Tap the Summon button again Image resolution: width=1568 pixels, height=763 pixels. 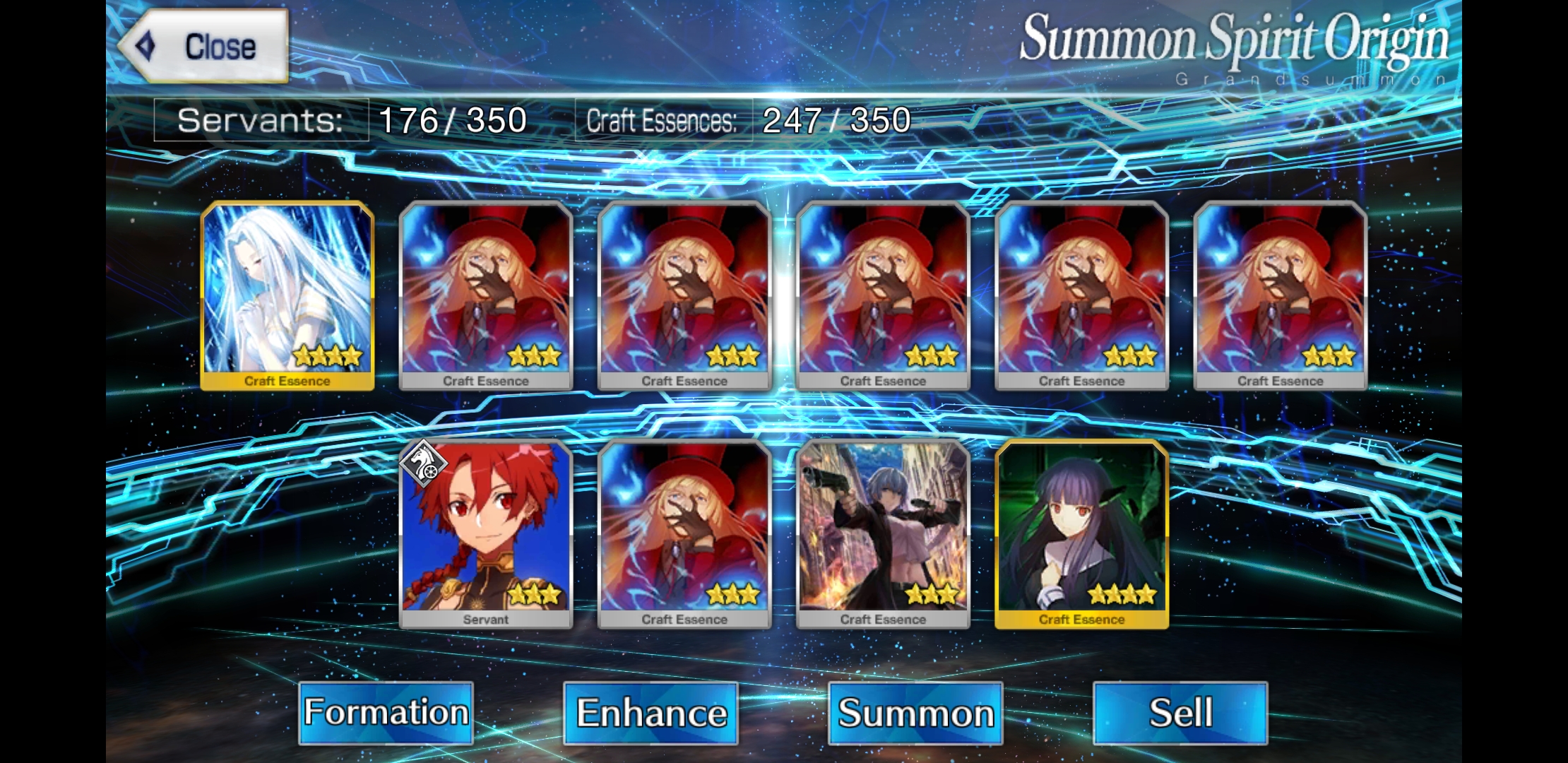click(x=915, y=712)
